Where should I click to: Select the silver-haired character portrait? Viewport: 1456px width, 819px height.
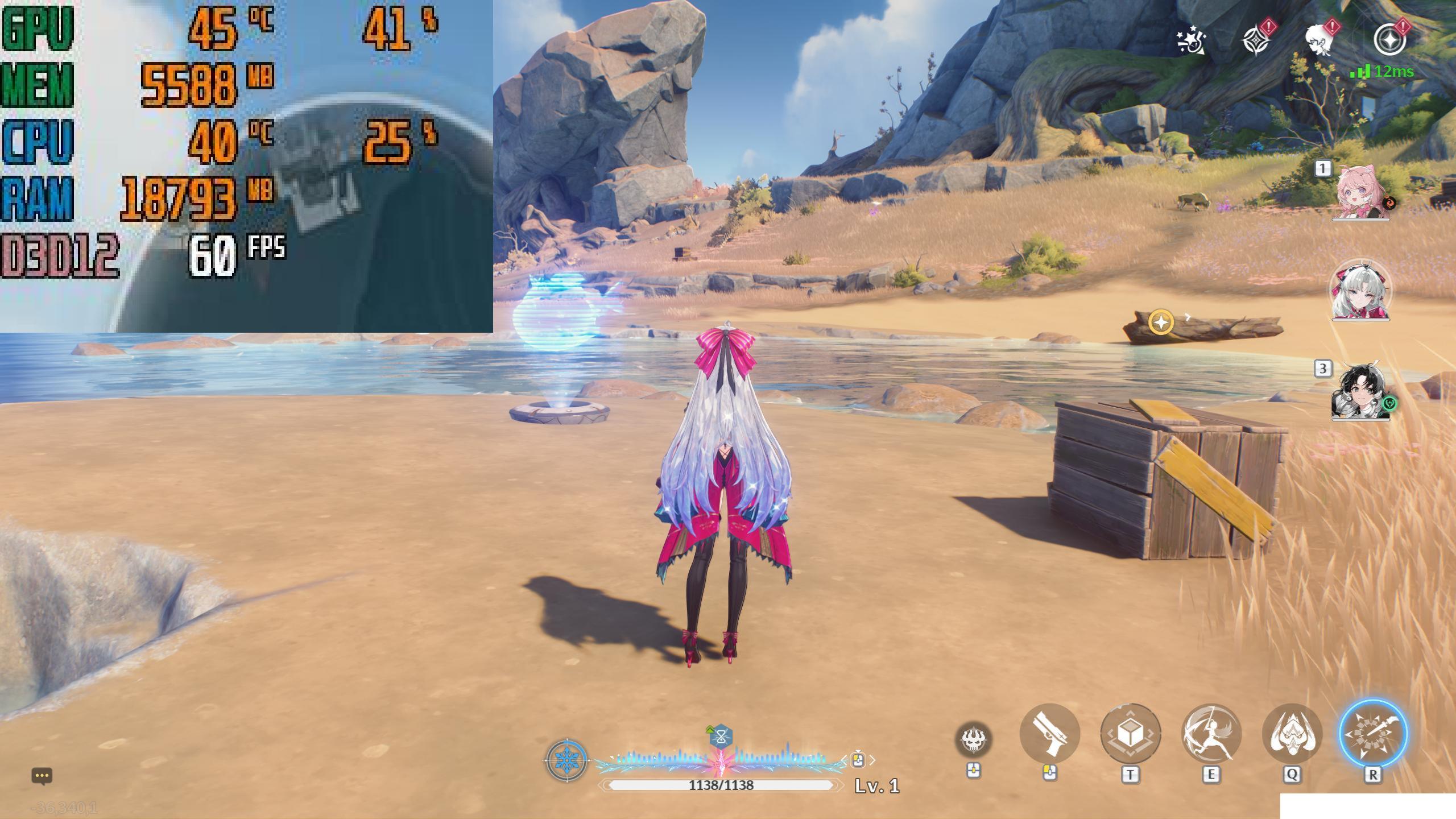(x=1360, y=291)
